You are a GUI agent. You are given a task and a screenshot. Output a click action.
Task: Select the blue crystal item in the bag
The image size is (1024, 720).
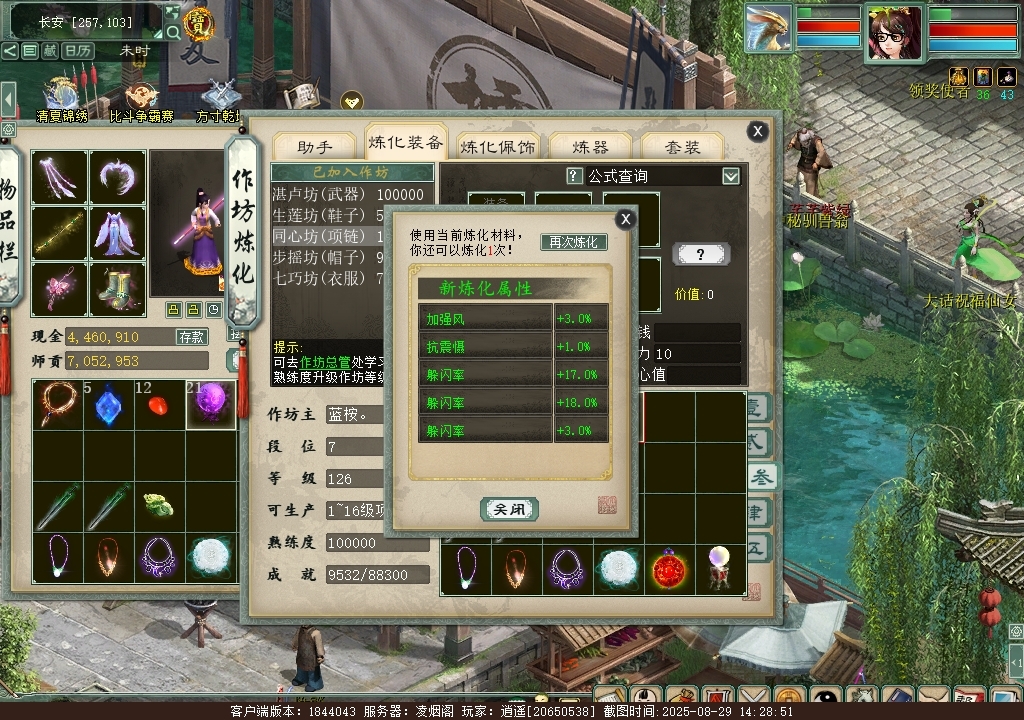[108, 405]
